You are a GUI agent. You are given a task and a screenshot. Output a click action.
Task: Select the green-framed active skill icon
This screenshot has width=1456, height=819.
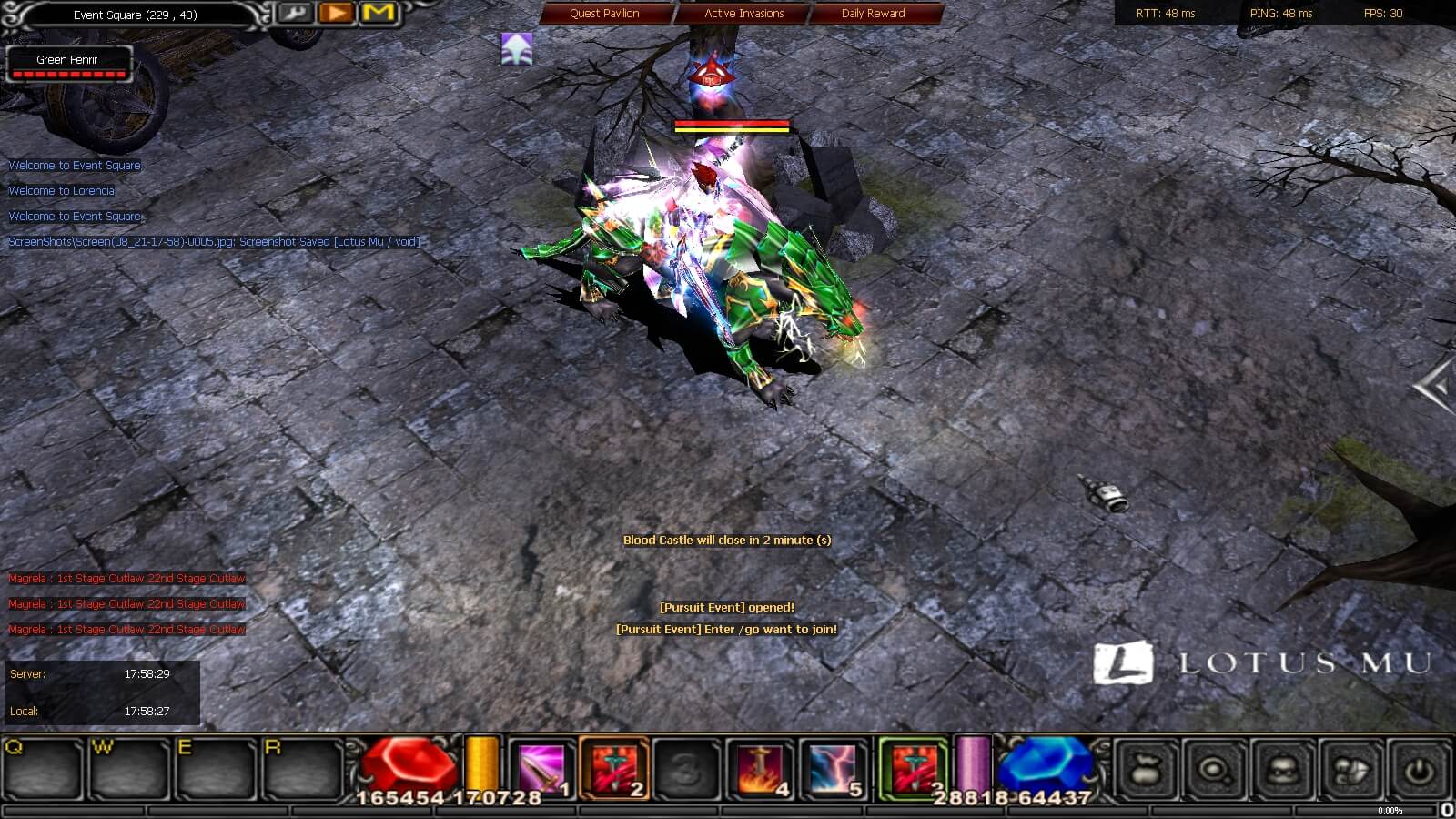pos(912,769)
